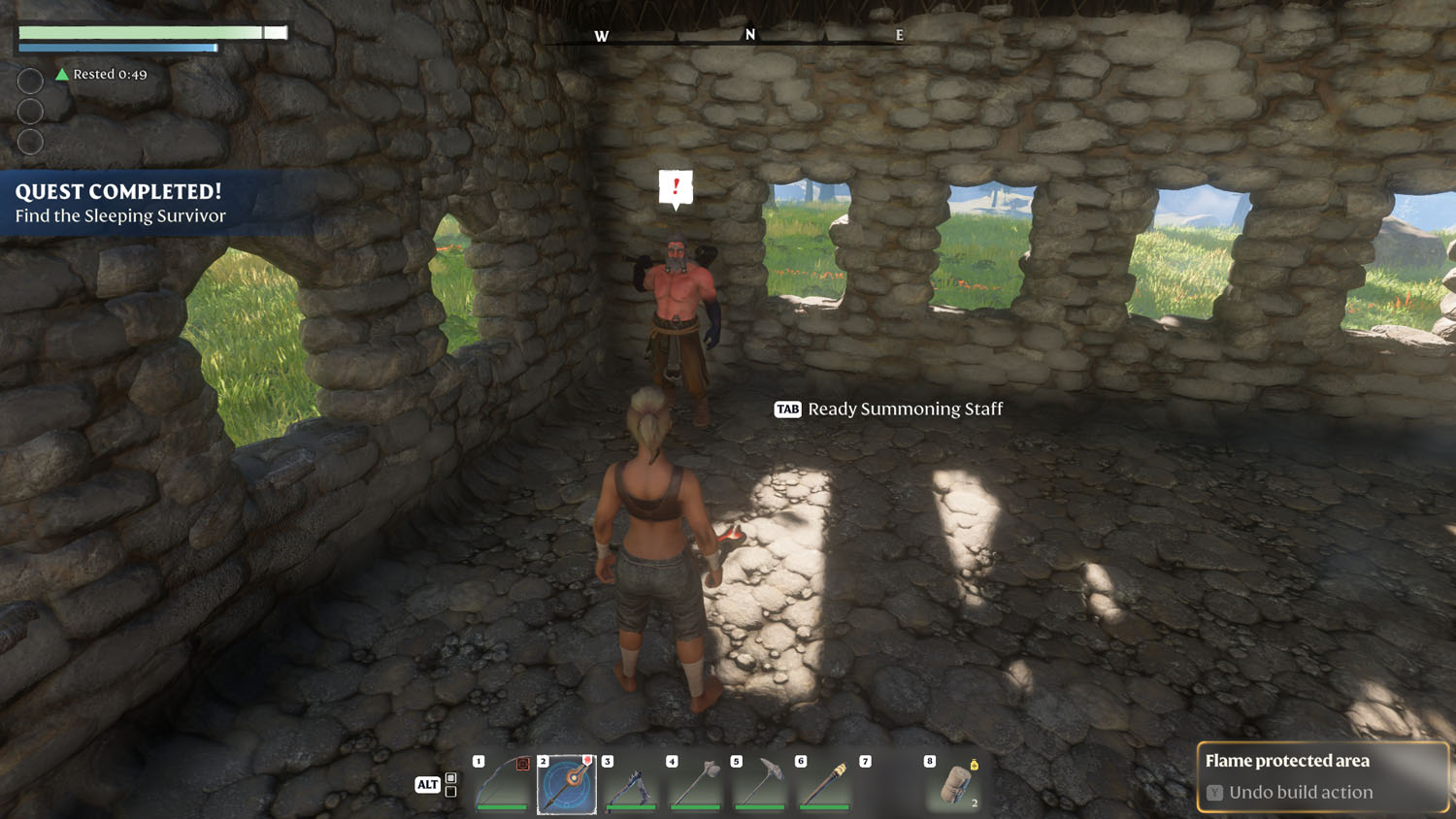Select the bow in hotbar slot 1

point(503,783)
